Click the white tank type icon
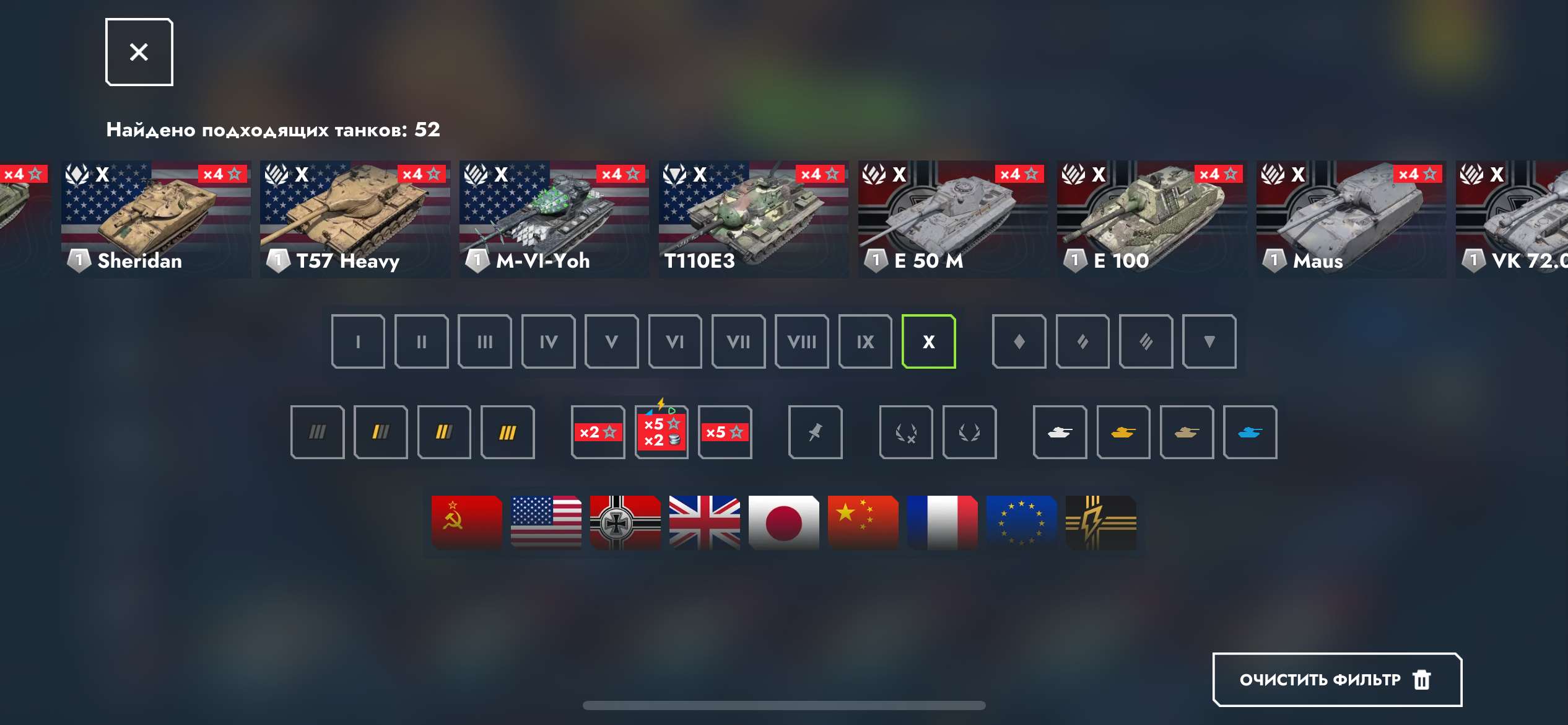 1060,432
